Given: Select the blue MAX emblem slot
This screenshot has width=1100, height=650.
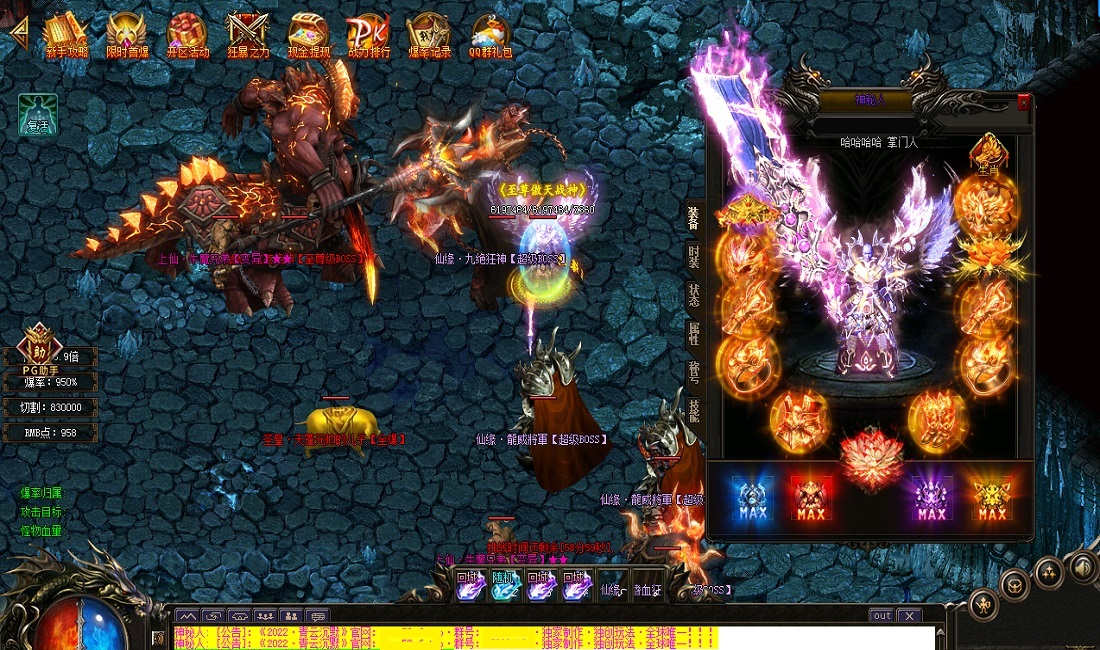Looking at the screenshot, I should coord(751,498).
